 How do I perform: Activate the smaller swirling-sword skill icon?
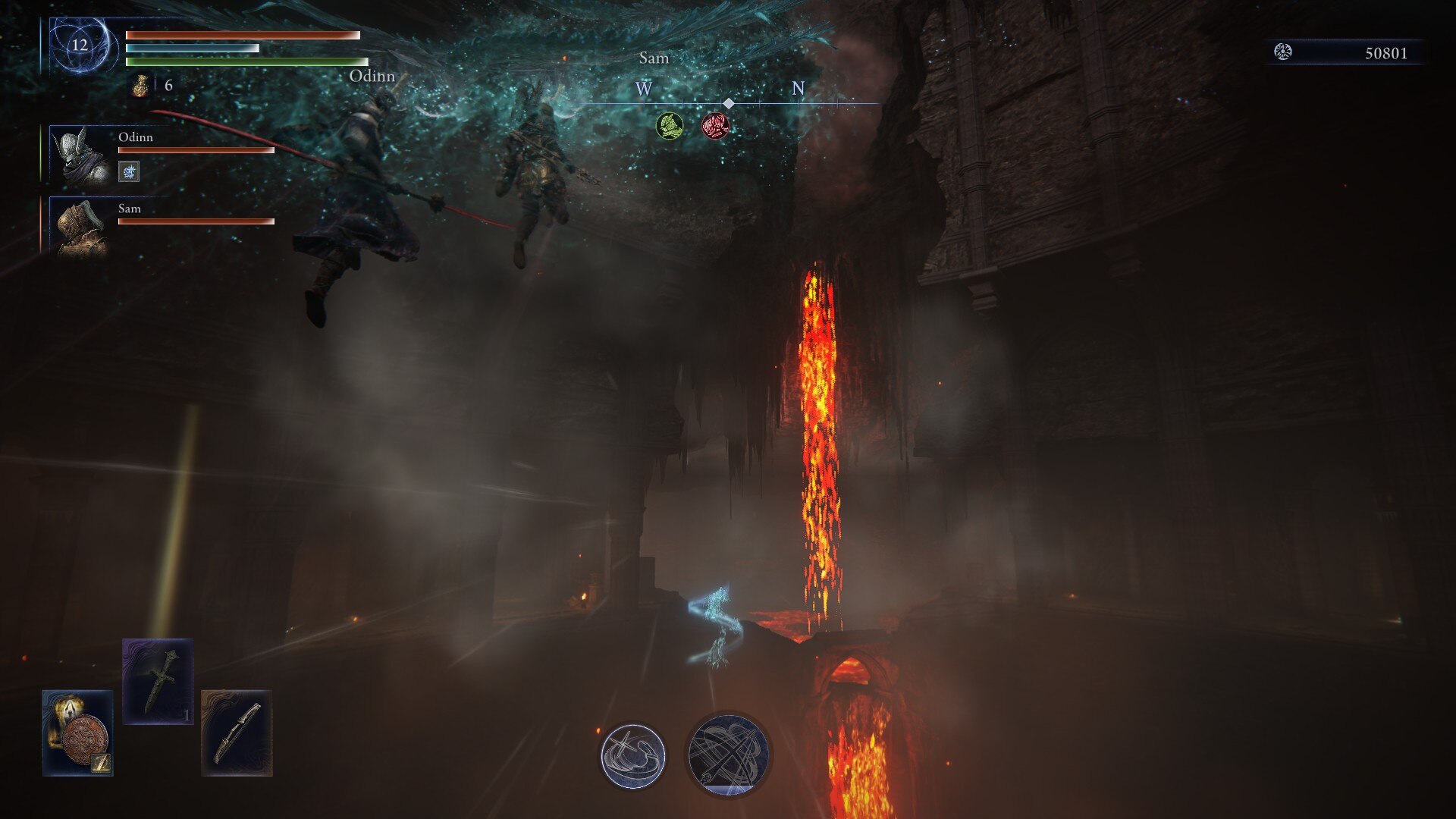pos(632,755)
